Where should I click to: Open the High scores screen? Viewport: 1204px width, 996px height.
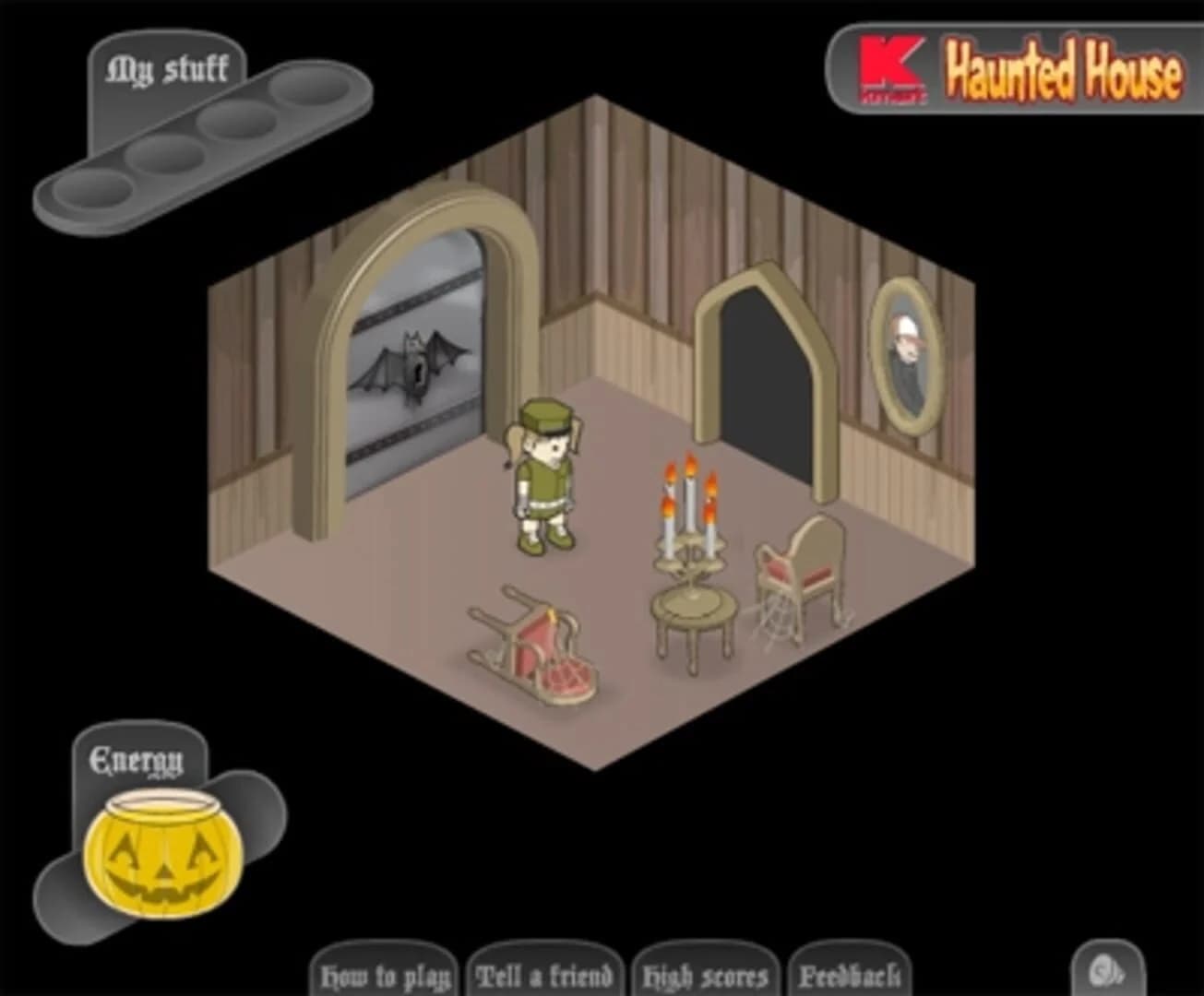(704, 973)
